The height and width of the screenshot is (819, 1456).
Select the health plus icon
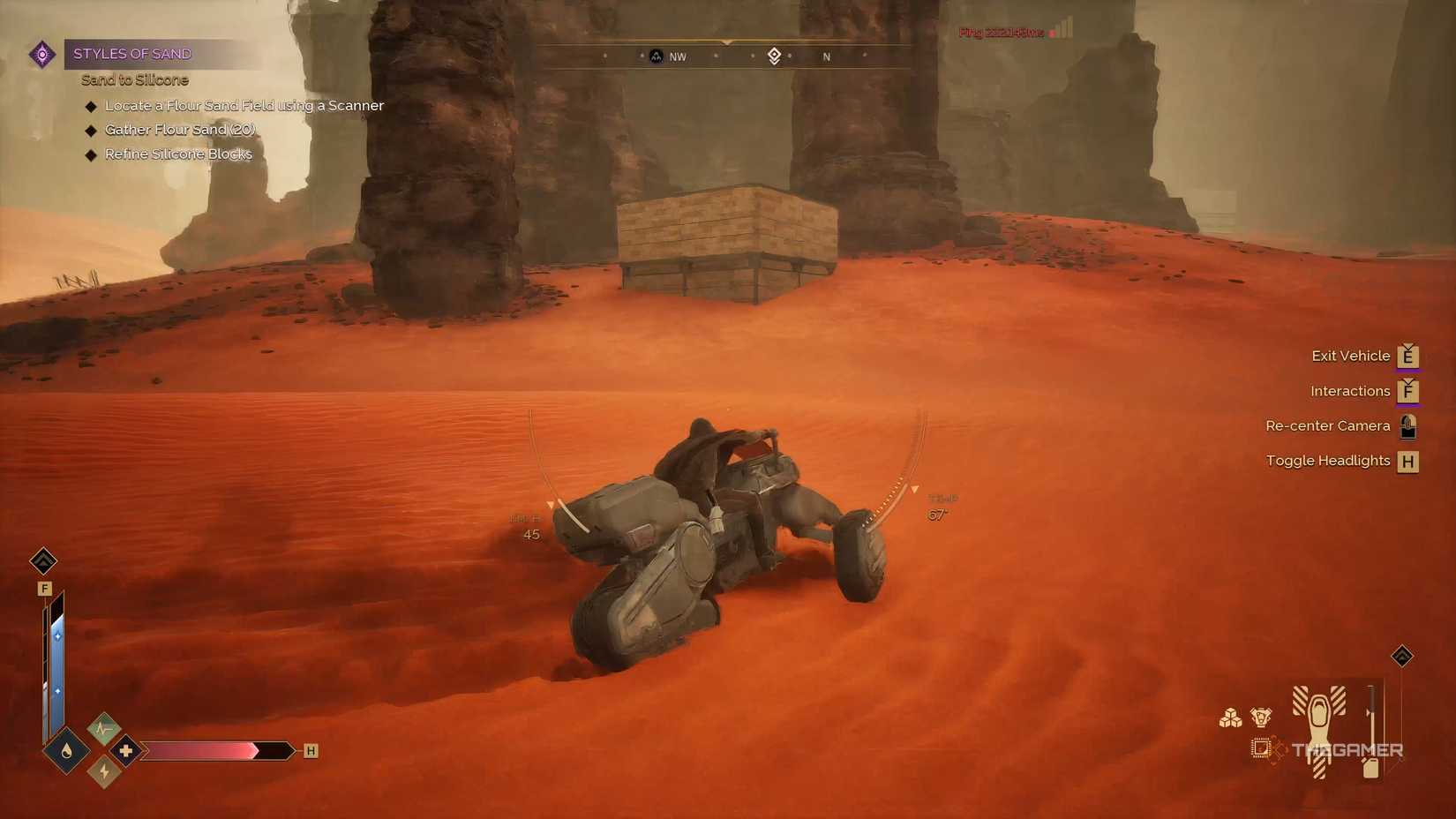click(124, 752)
